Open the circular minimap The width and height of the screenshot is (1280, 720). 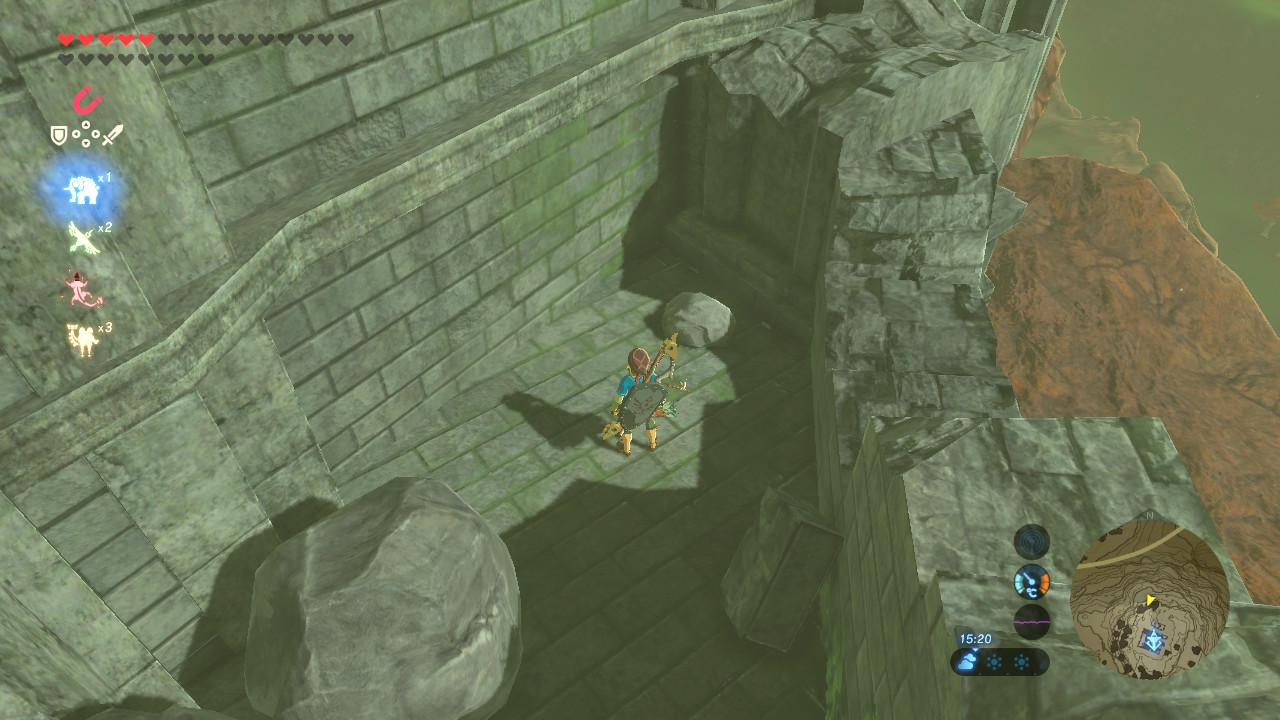click(x=1149, y=600)
